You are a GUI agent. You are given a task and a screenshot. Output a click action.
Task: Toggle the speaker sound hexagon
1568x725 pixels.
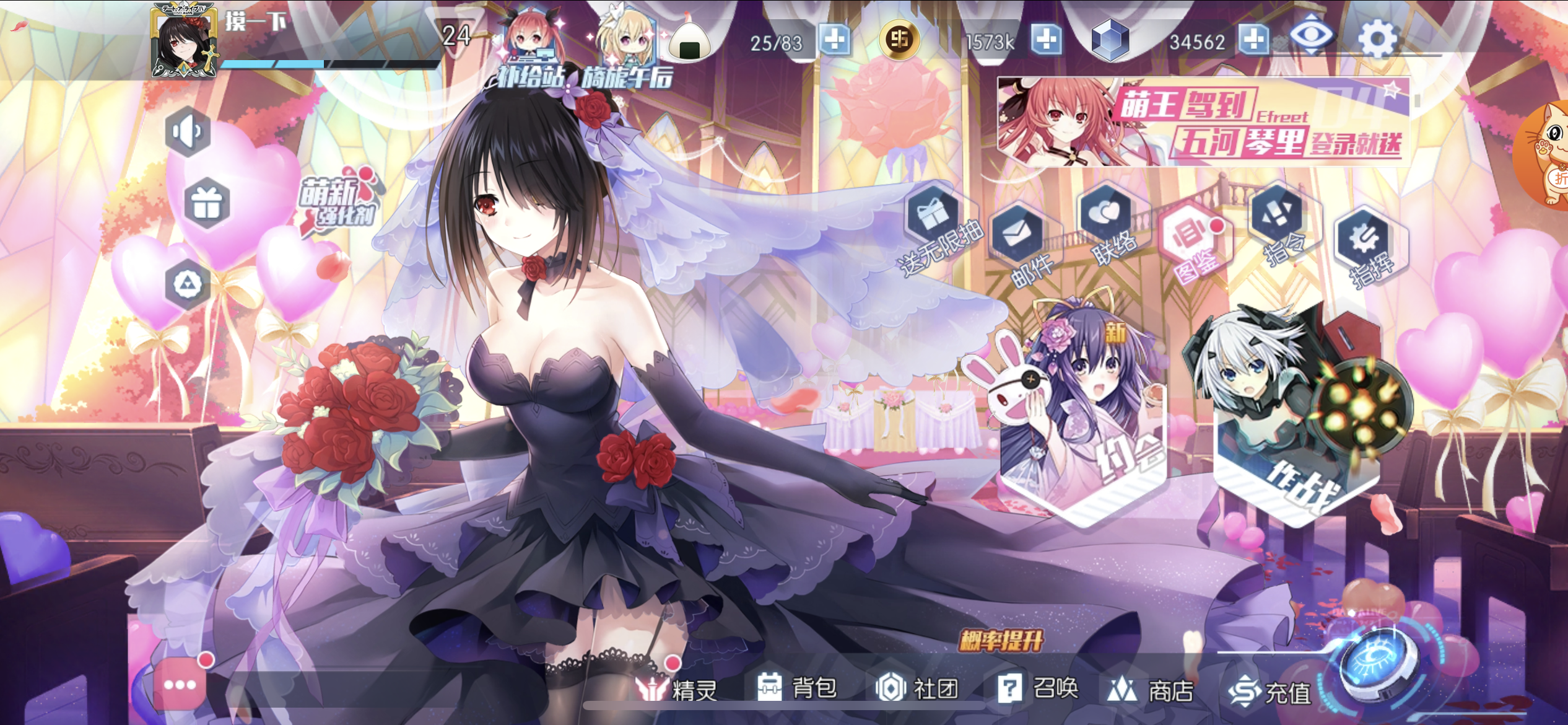(188, 131)
